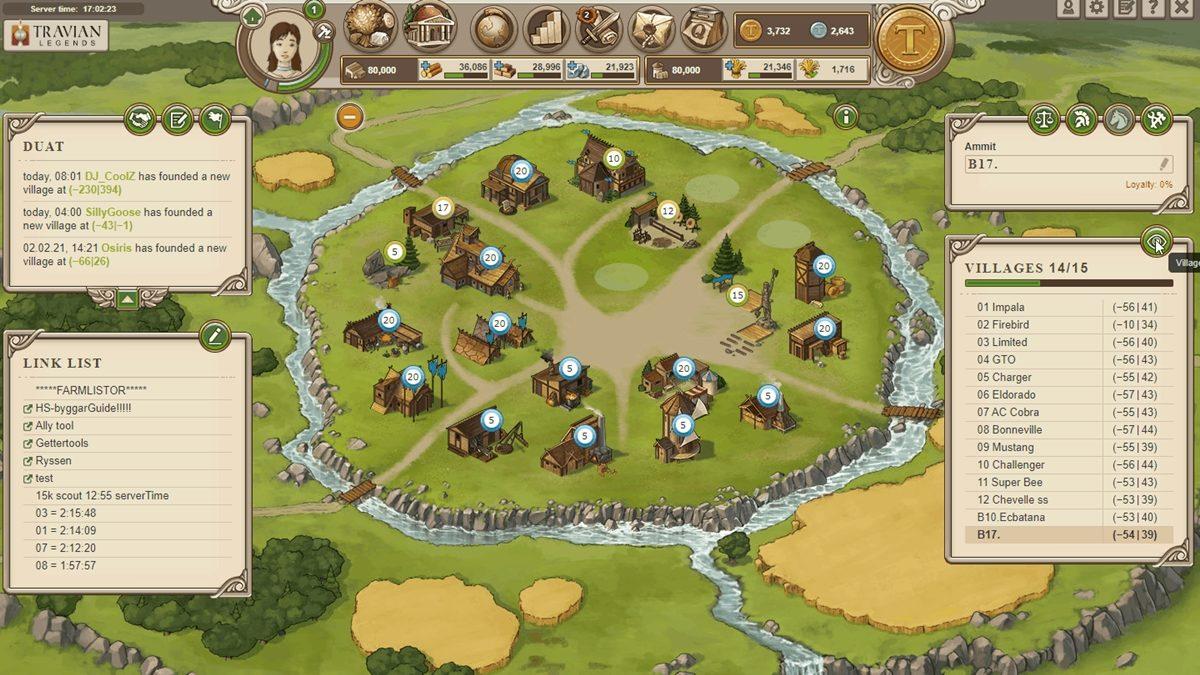Open the help question mark
This screenshot has height=675, width=1200.
coord(1153,8)
